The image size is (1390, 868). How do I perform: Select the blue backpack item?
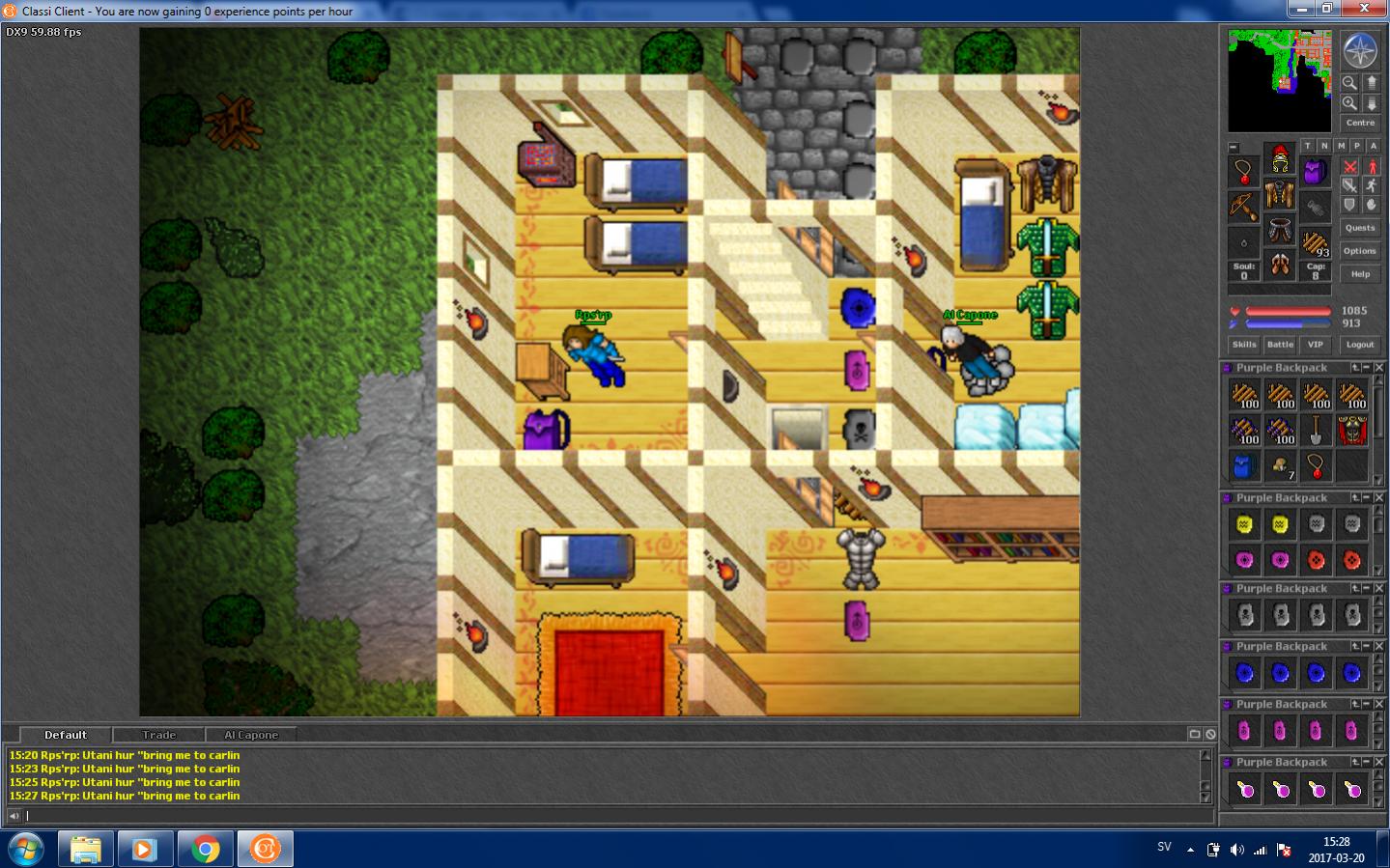(x=1244, y=466)
